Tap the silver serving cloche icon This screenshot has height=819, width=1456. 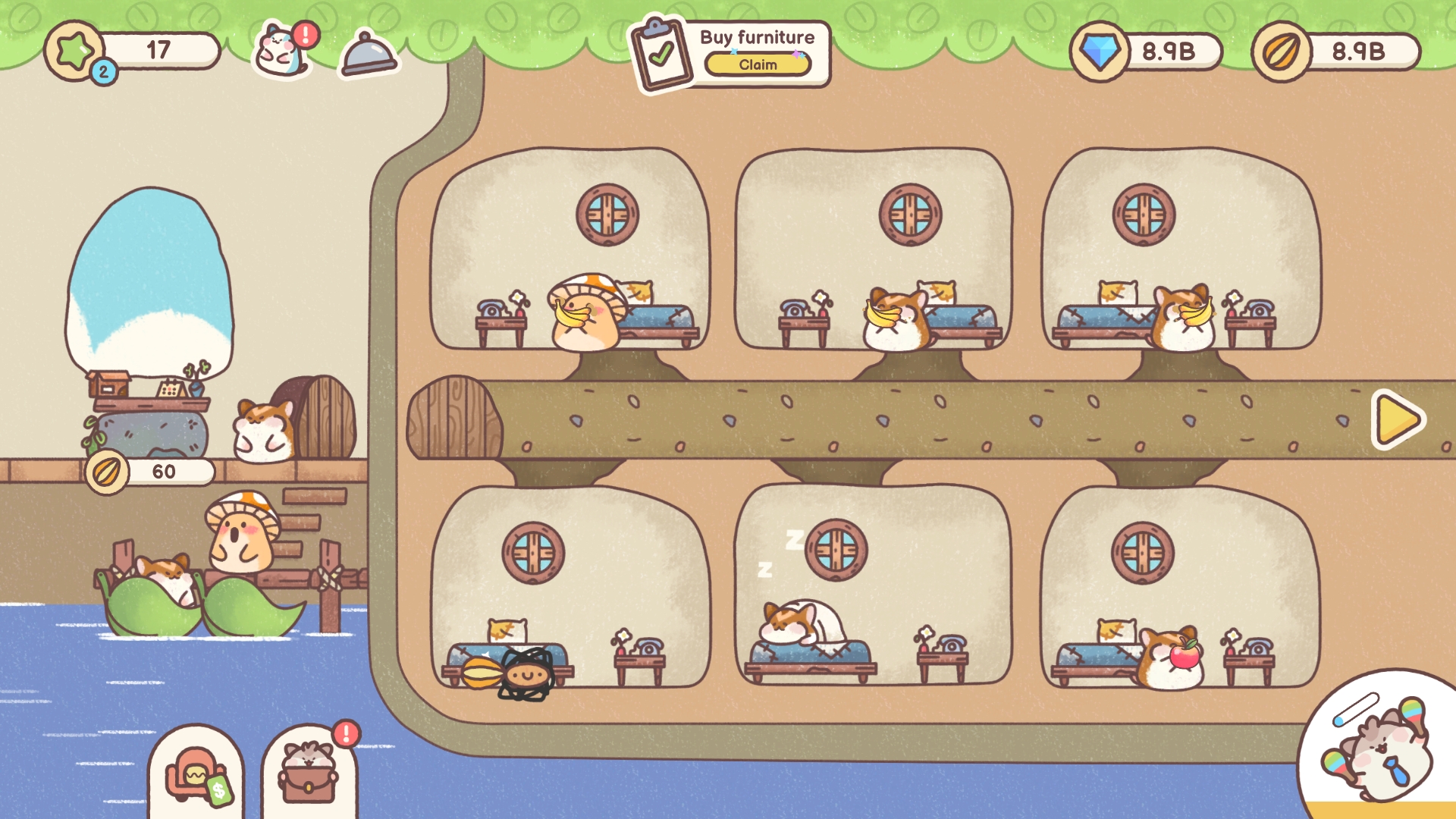pos(369,55)
